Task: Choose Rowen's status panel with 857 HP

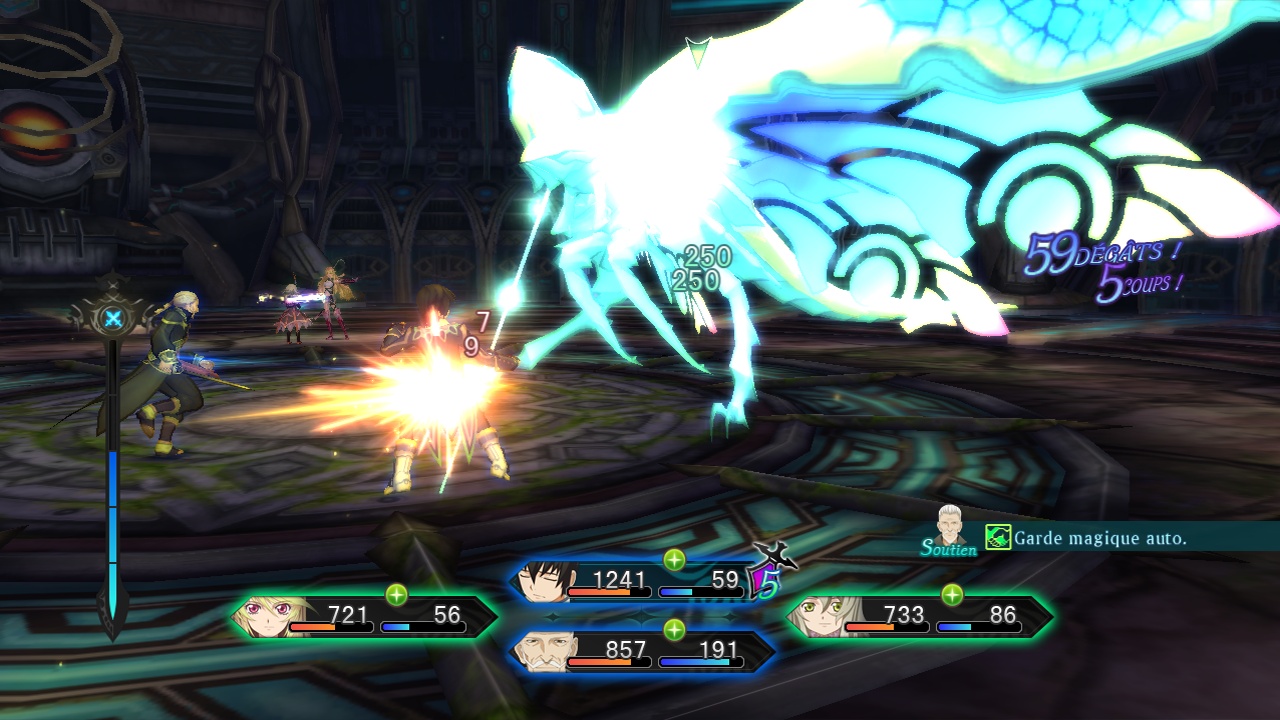Action: (x=640, y=652)
